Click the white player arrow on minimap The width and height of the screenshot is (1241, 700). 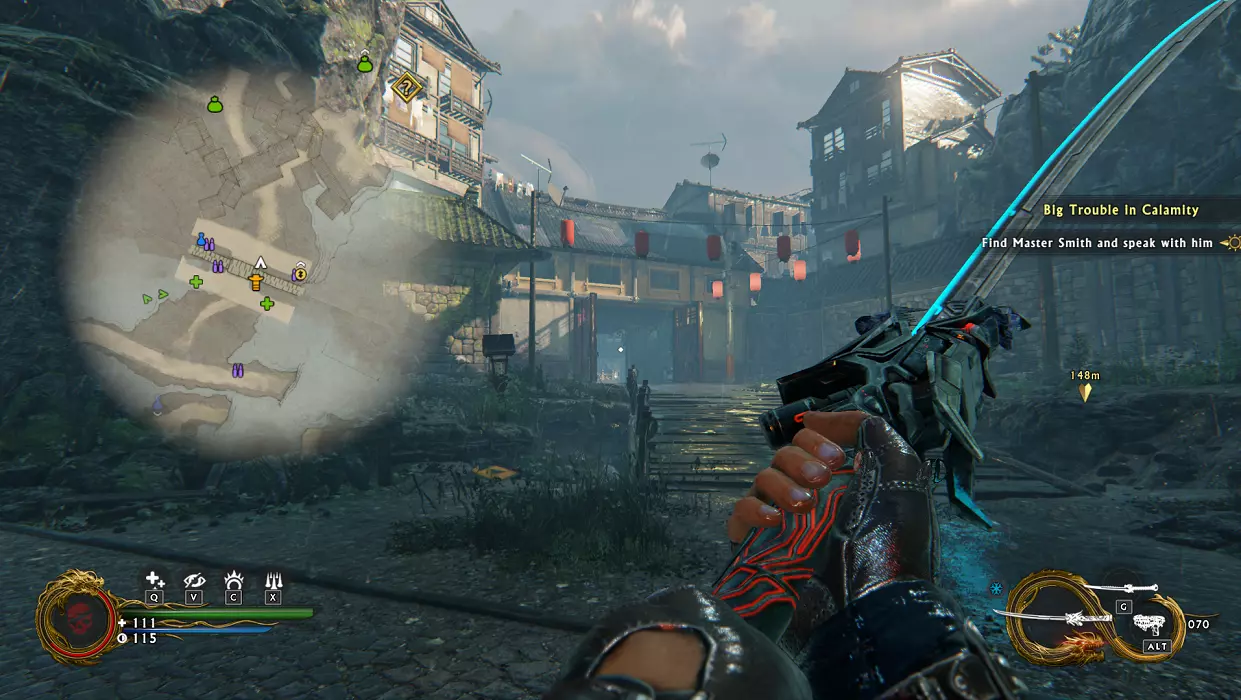[x=259, y=262]
